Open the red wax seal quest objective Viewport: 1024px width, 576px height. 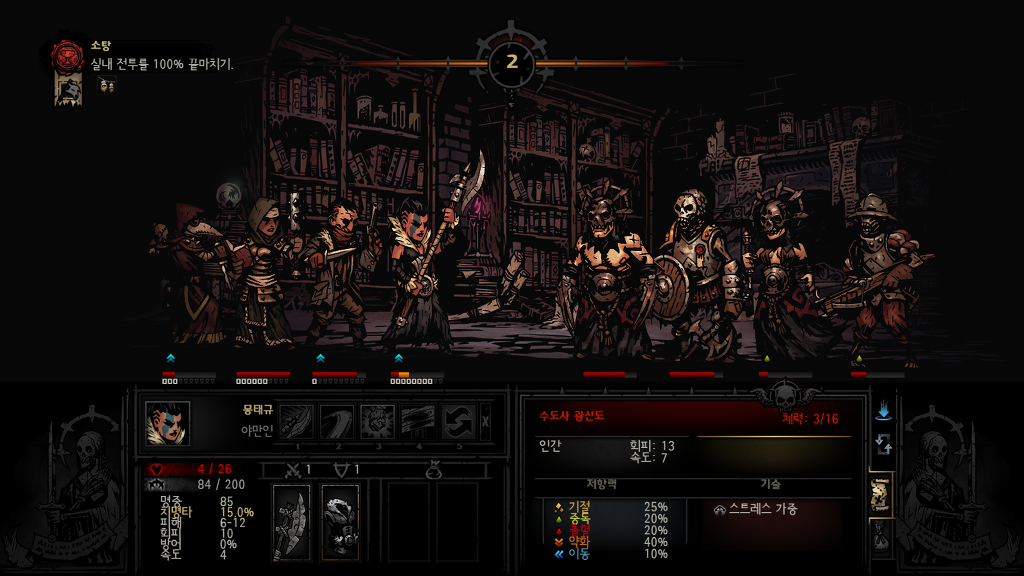coord(68,56)
